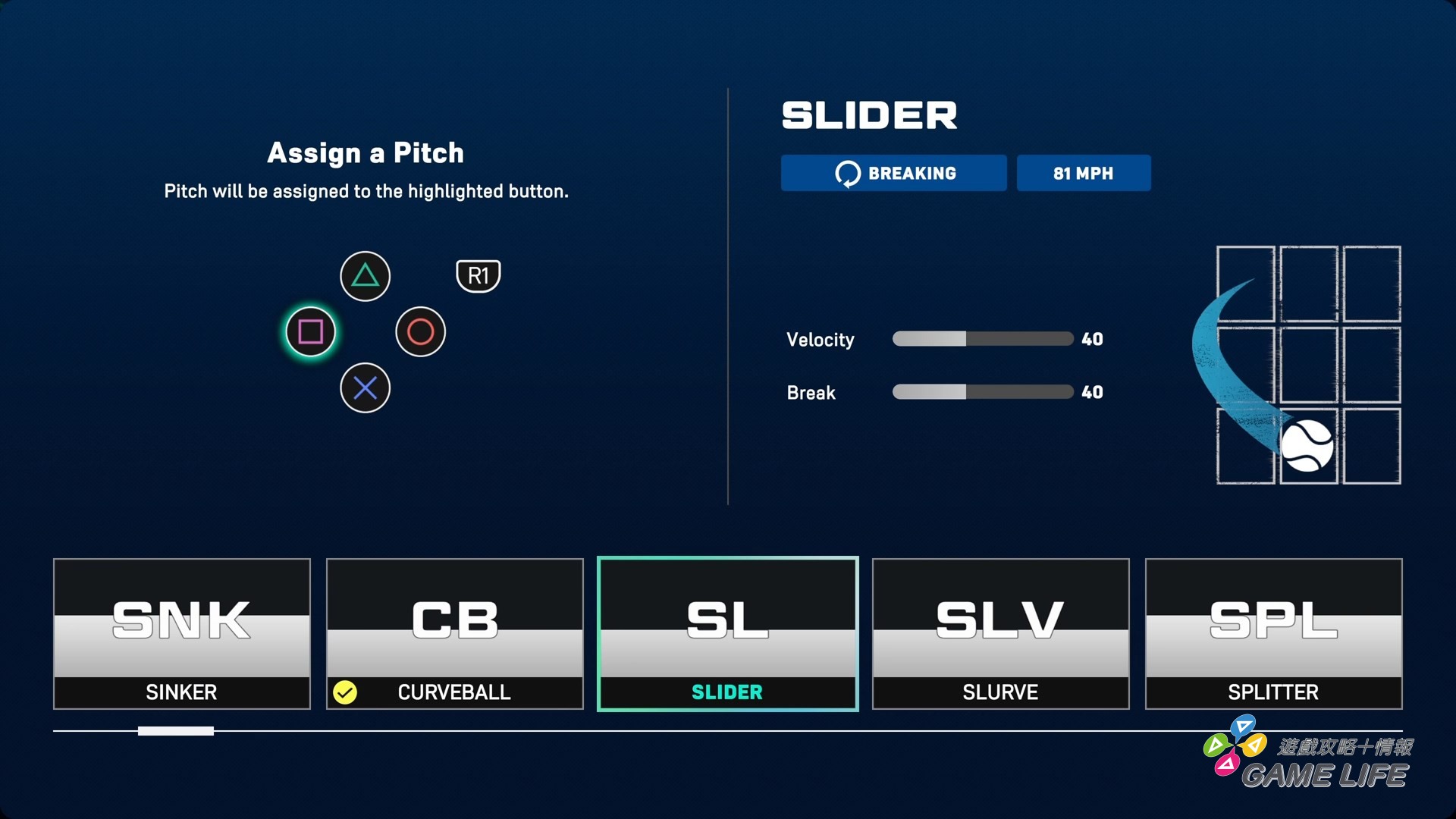Click the X button on the controller layout
The image size is (1456, 819).
point(365,388)
